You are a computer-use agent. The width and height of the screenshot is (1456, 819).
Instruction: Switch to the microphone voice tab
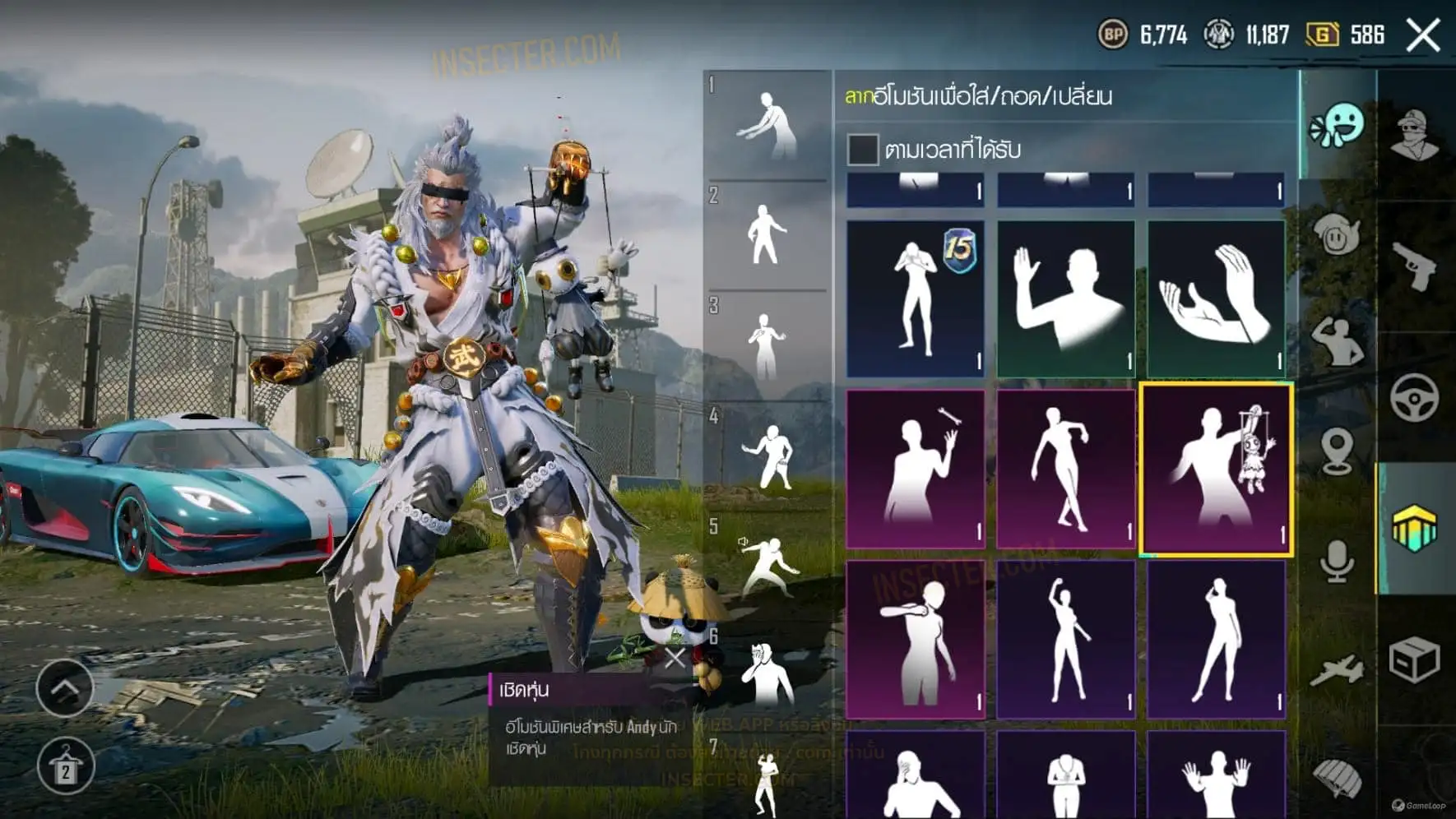point(1338,561)
